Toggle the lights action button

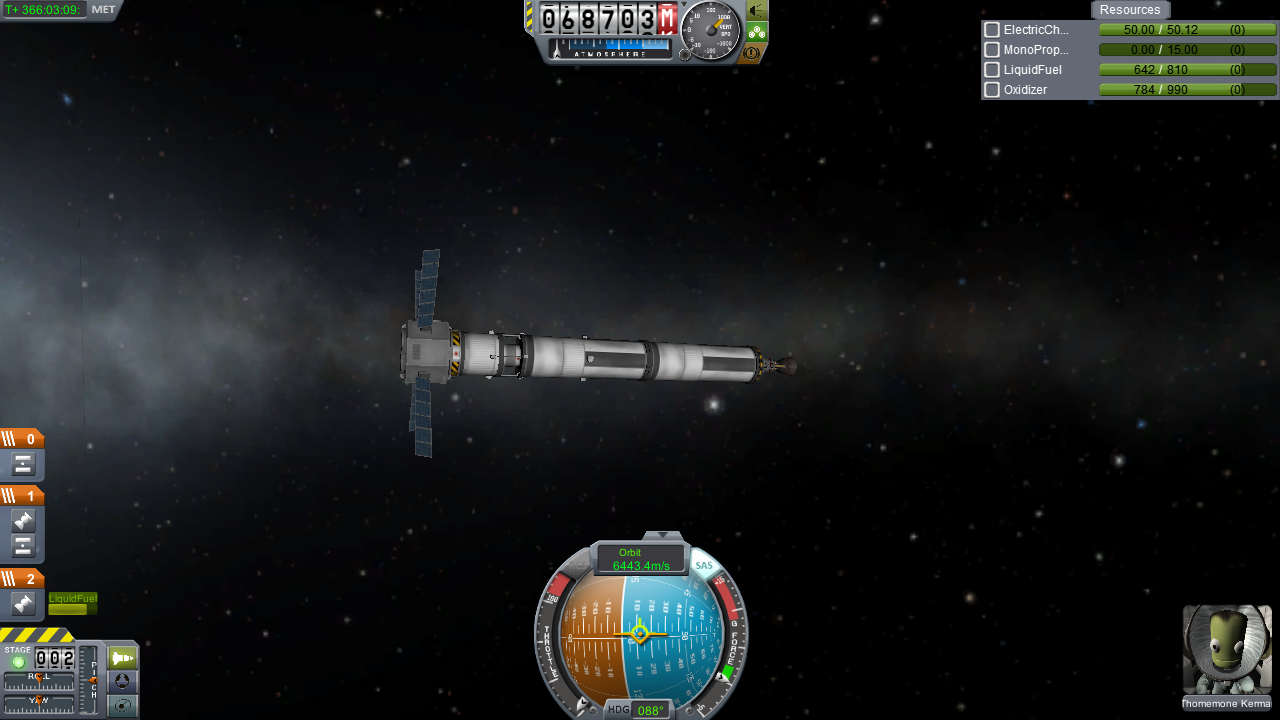(x=757, y=10)
